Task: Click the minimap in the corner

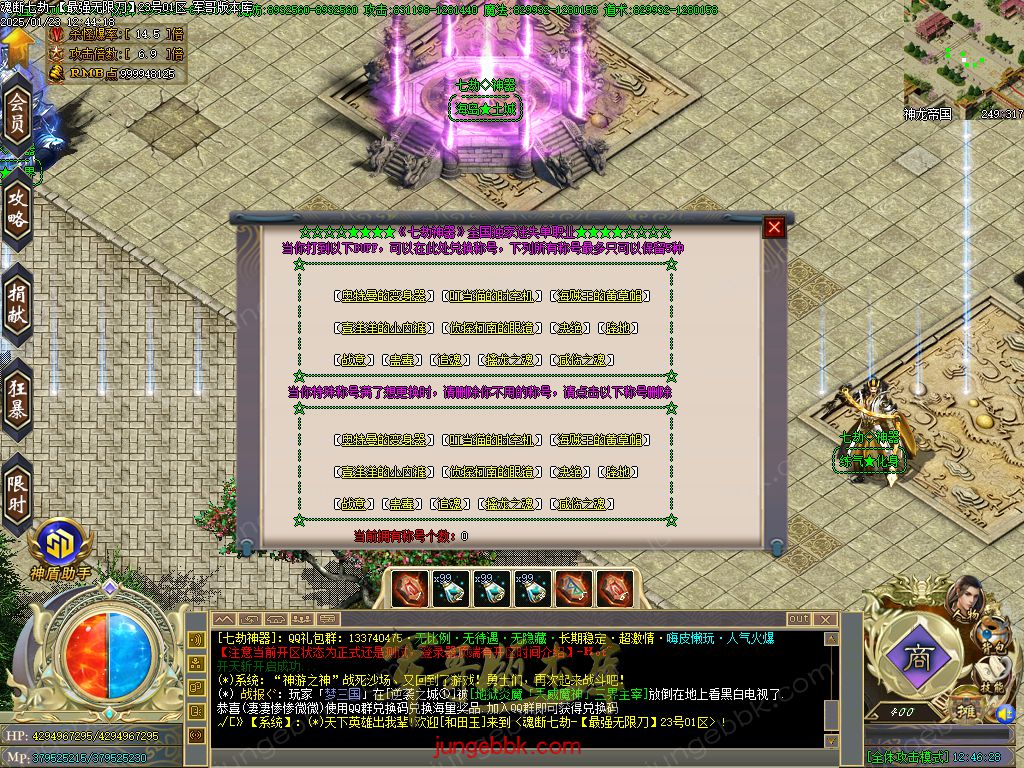Action: (963, 52)
